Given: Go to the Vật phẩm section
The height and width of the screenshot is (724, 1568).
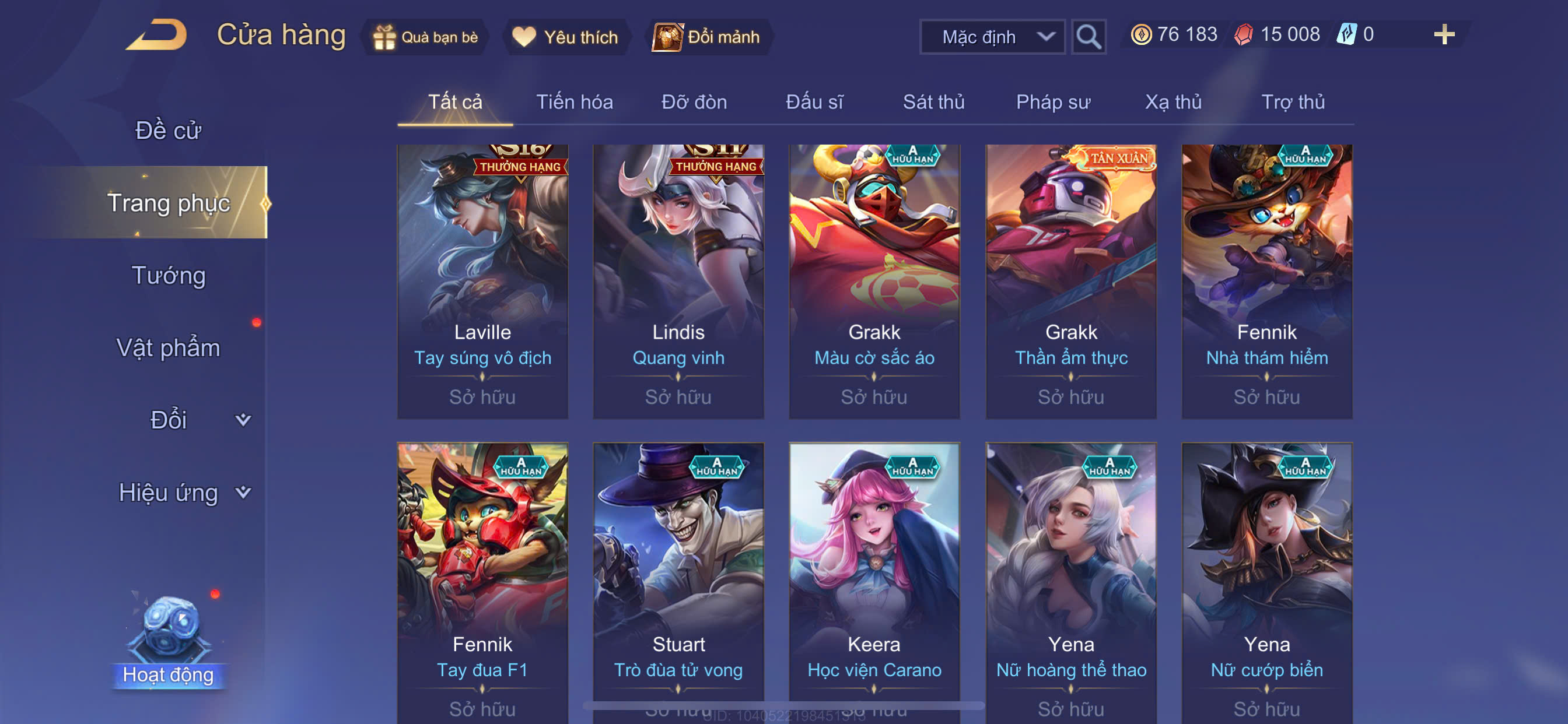Looking at the screenshot, I should click(x=168, y=348).
